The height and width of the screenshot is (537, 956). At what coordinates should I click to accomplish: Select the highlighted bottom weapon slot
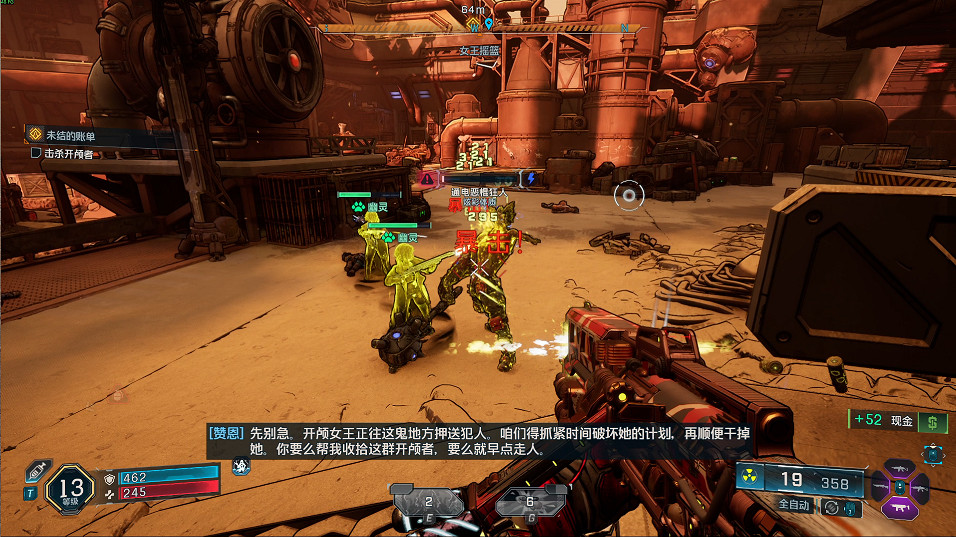pyautogui.click(x=899, y=508)
